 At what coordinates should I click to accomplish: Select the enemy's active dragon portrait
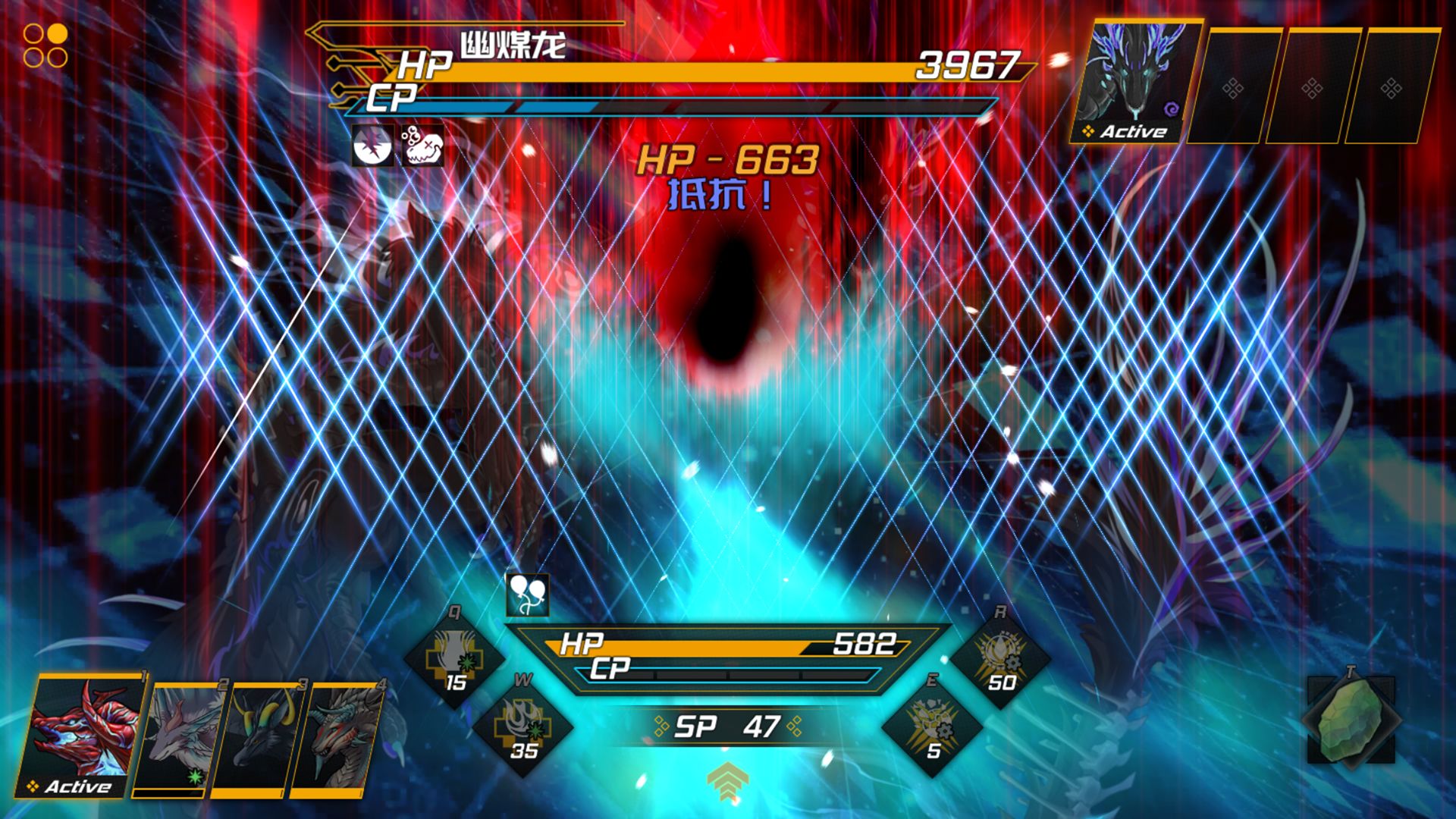tap(1135, 82)
